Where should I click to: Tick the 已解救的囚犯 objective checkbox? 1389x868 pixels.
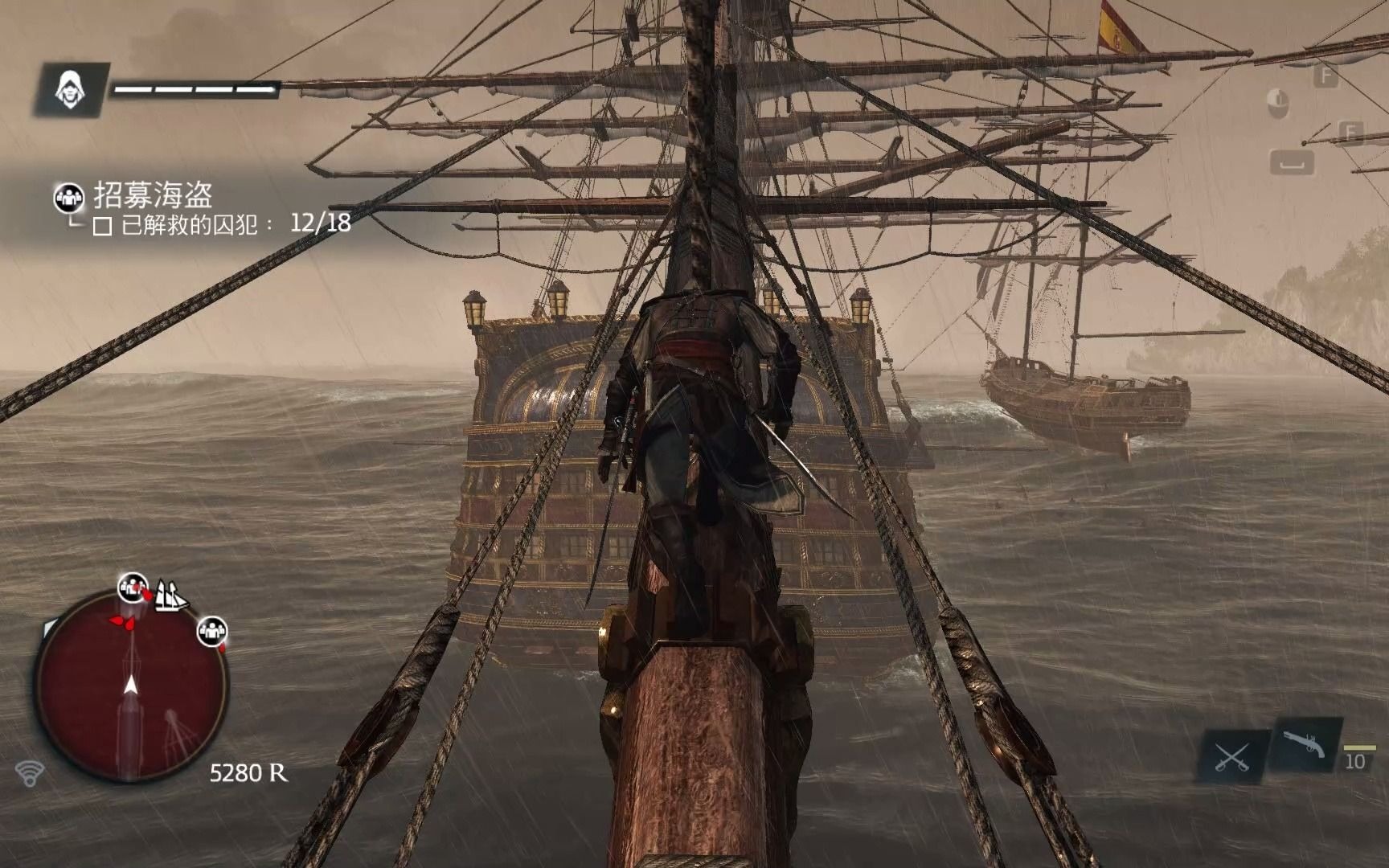102,227
